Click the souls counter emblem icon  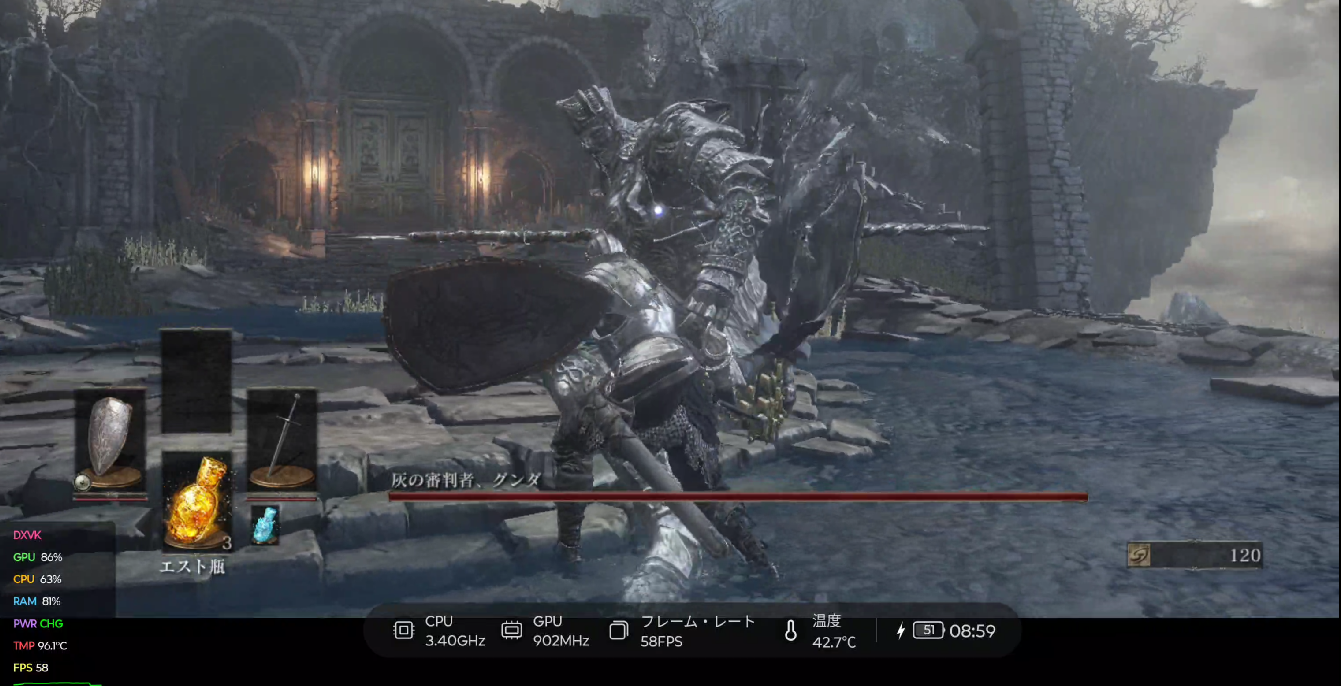[1140, 555]
